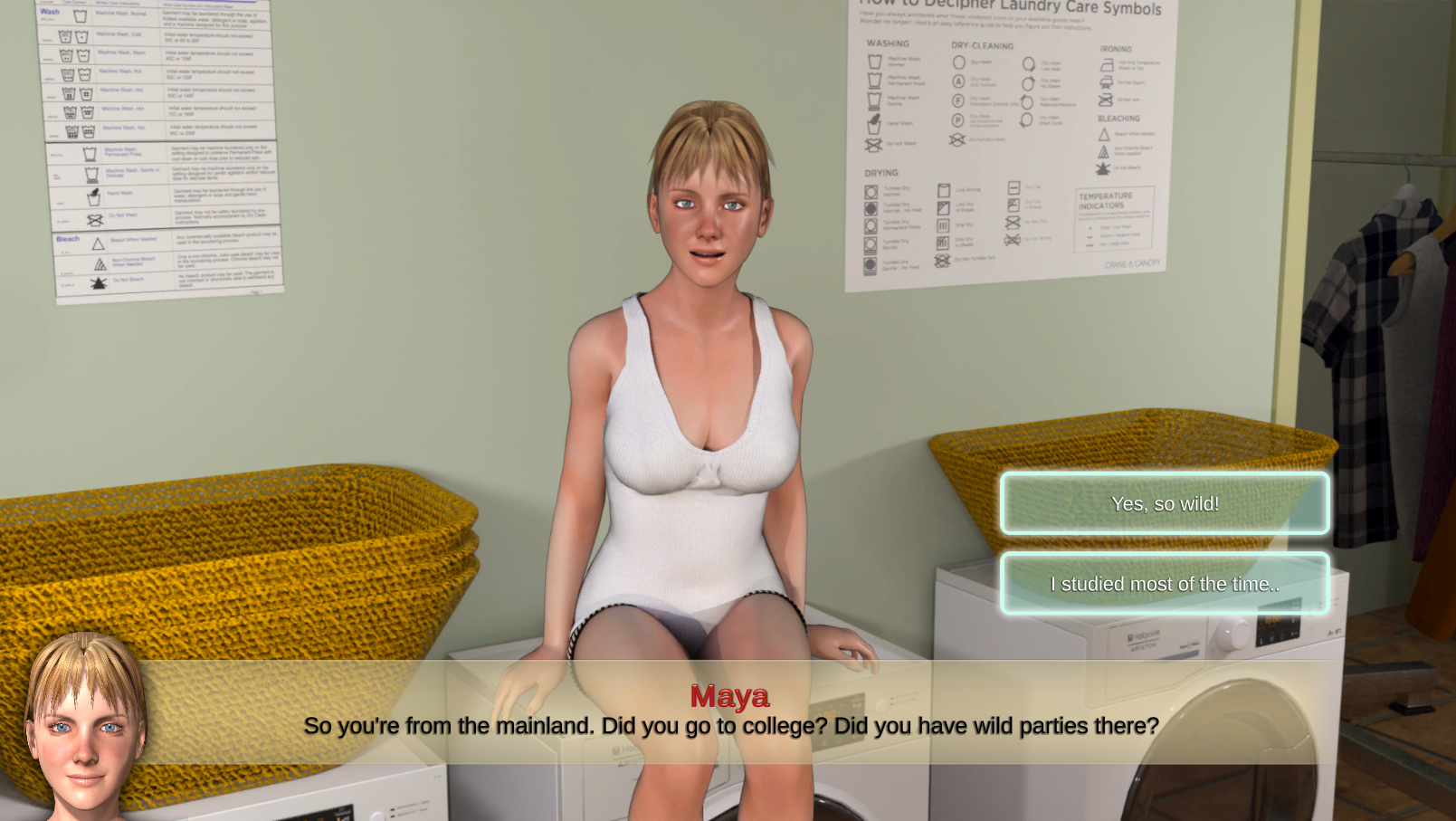Click the Temperature Indicators box on the poster

click(x=1114, y=219)
